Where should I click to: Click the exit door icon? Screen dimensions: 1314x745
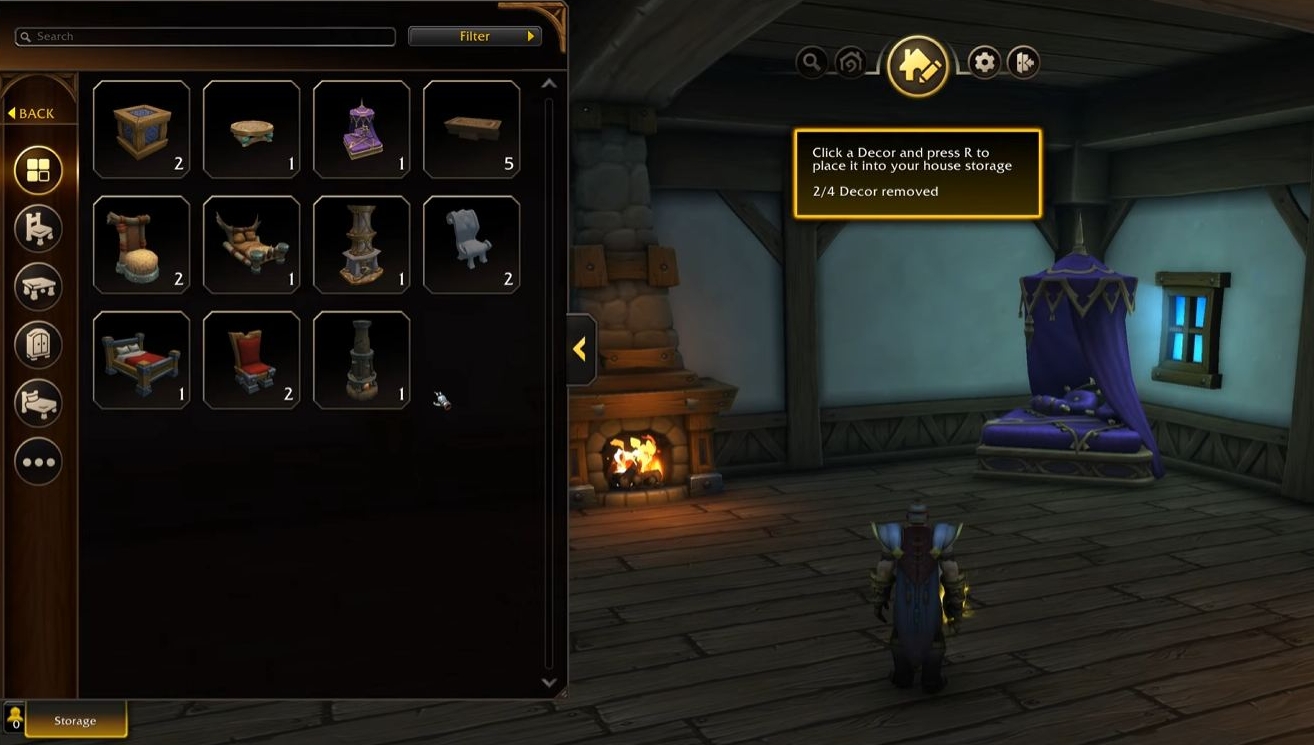click(x=1023, y=63)
